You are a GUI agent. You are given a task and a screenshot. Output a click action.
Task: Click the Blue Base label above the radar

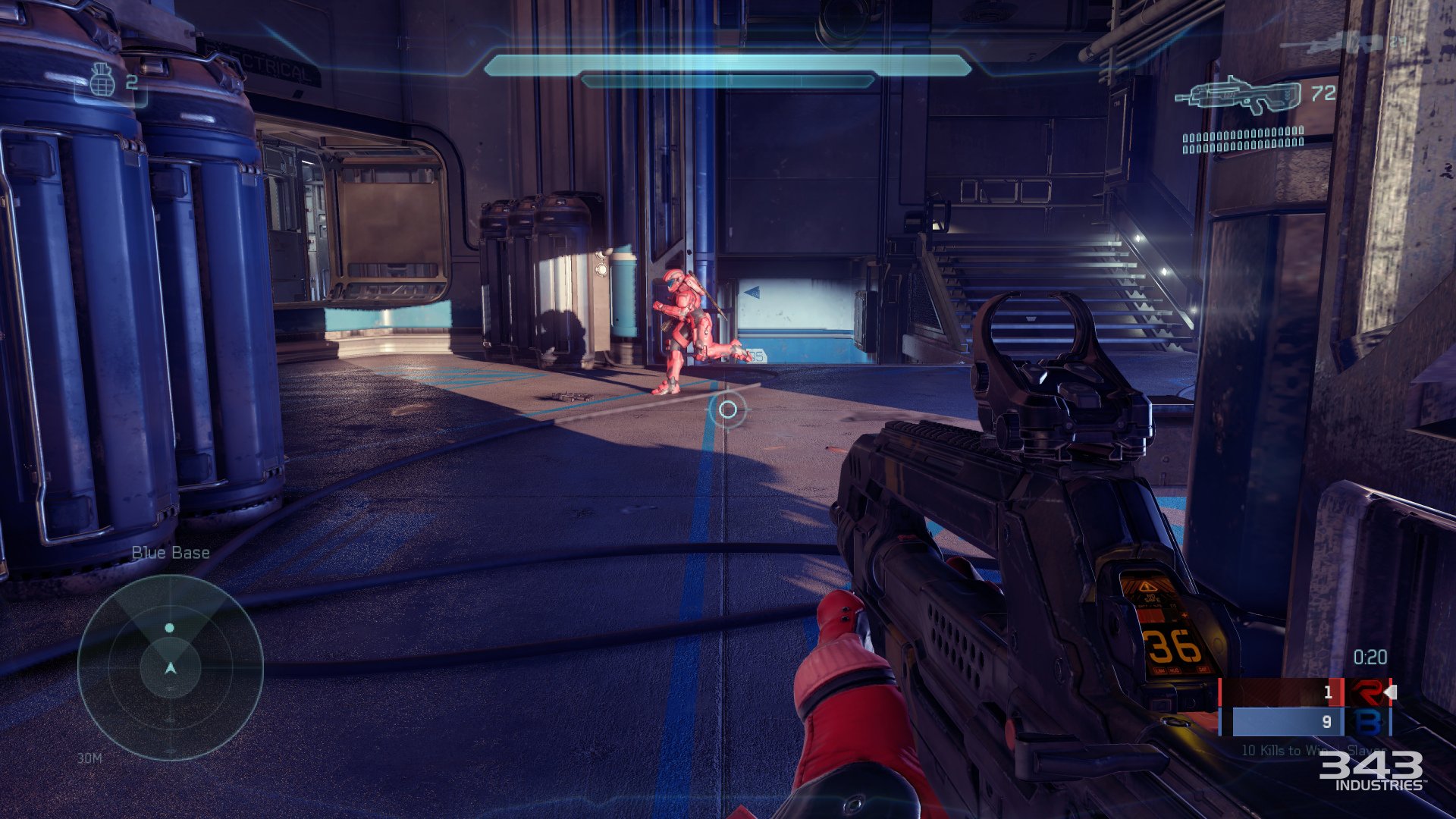point(171,552)
